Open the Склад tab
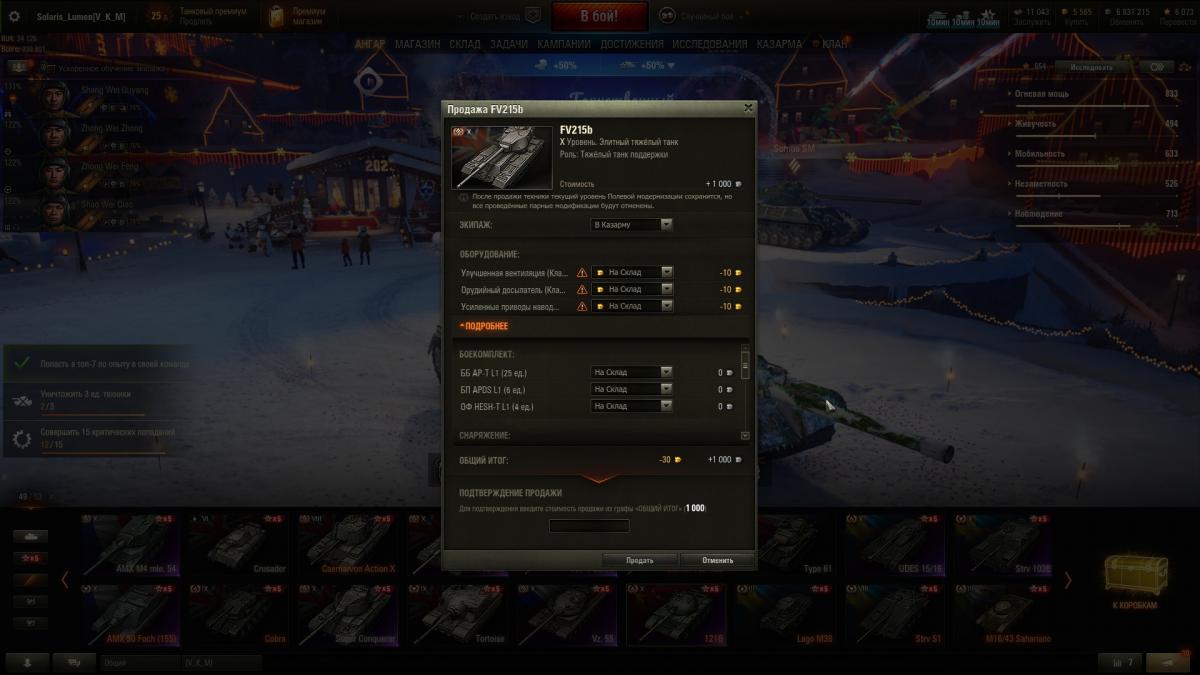1200x675 pixels. (x=465, y=44)
